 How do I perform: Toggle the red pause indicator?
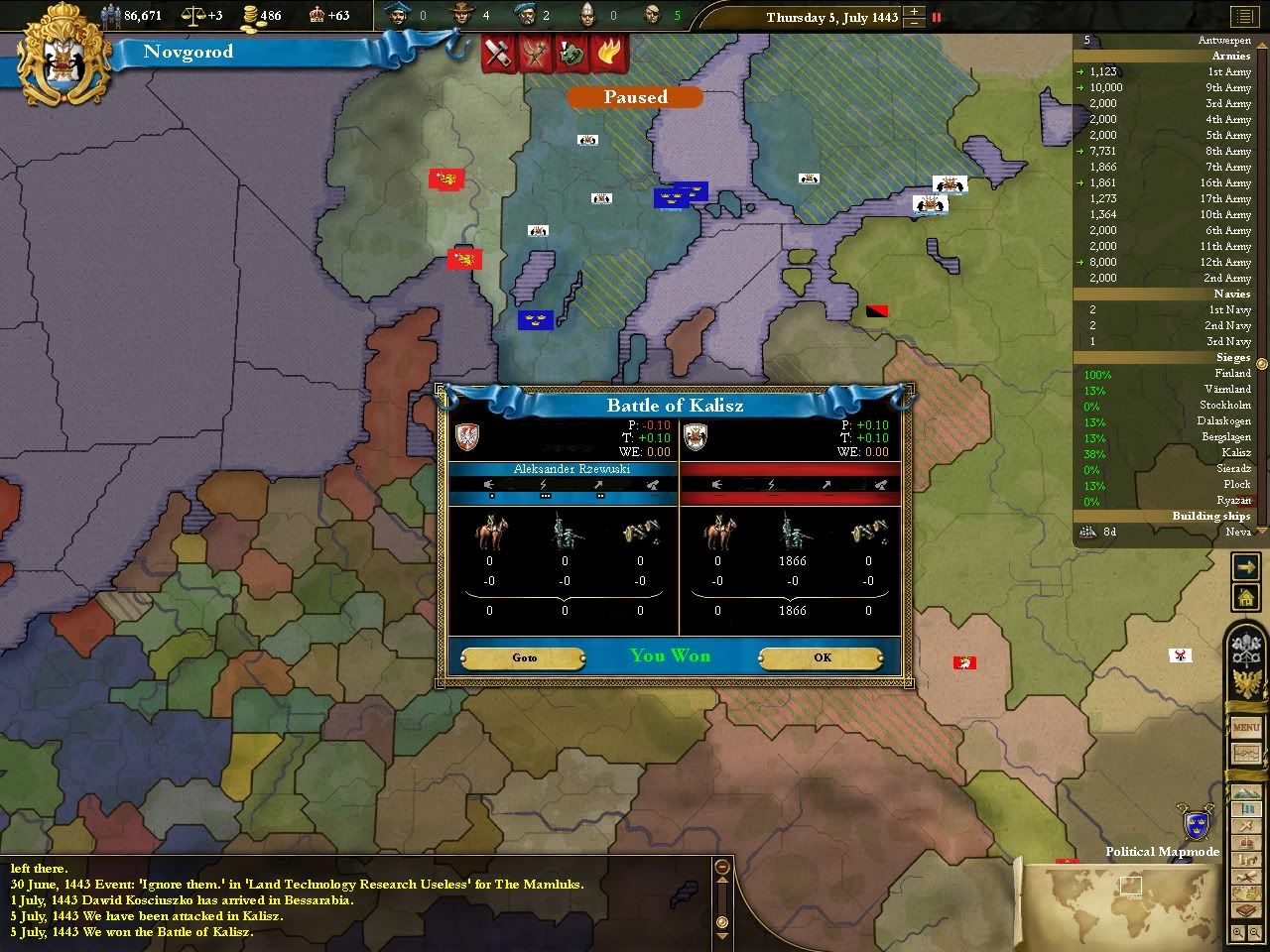click(x=936, y=17)
